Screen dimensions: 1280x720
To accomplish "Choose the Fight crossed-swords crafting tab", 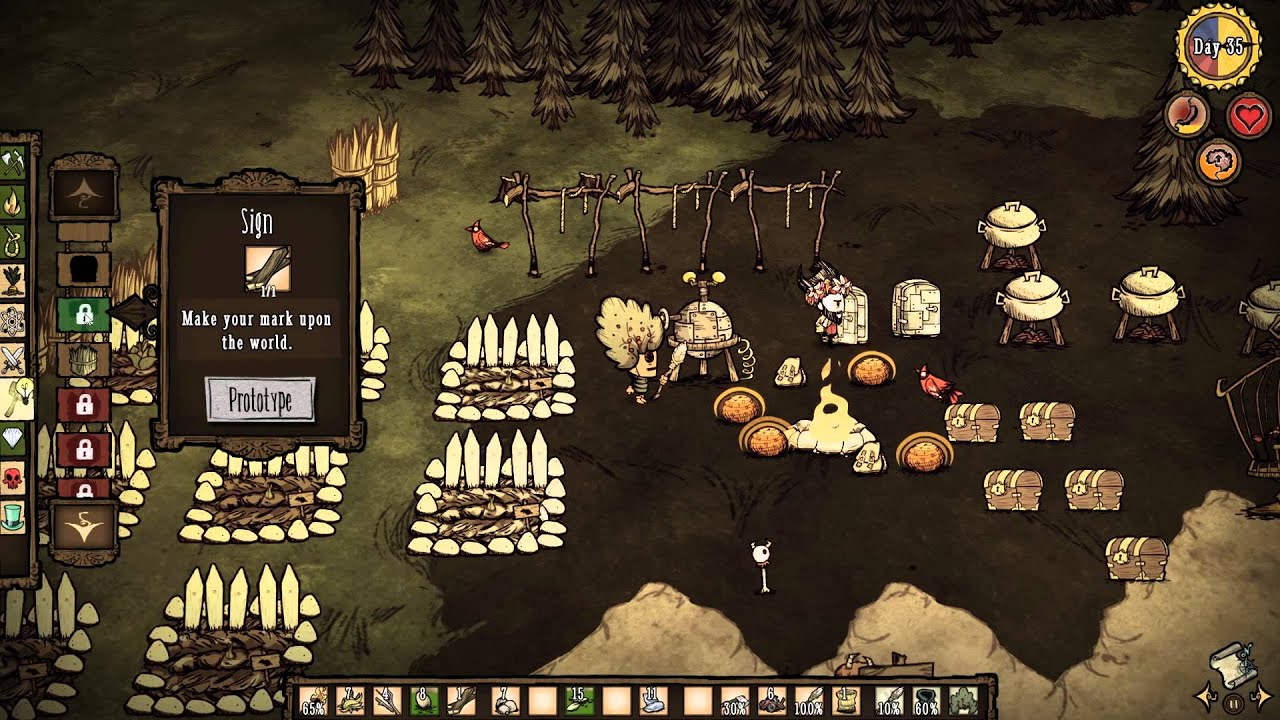I will [x=13, y=358].
